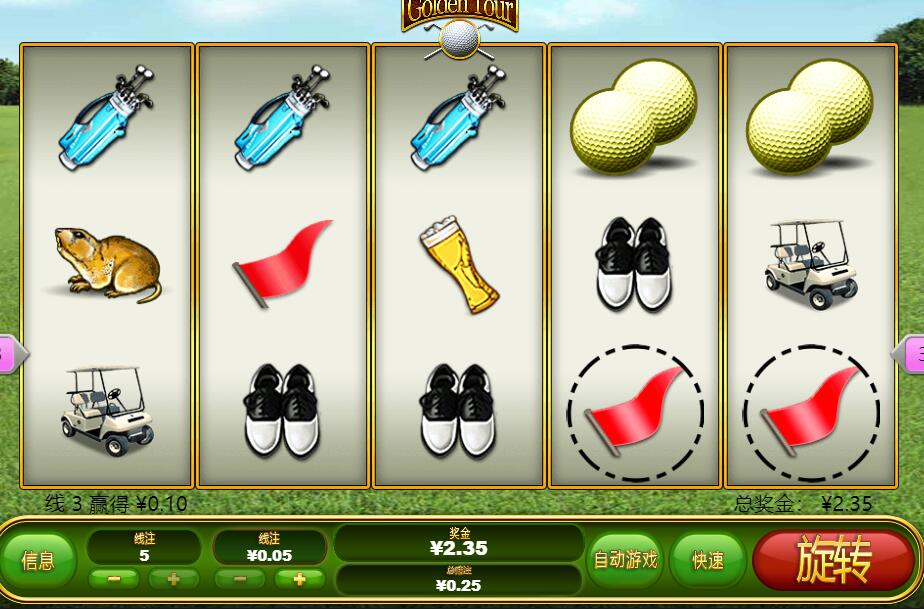This screenshot has width=924, height=609.
Task: Lower the ¥0.05 line bet
Action: (x=240, y=579)
